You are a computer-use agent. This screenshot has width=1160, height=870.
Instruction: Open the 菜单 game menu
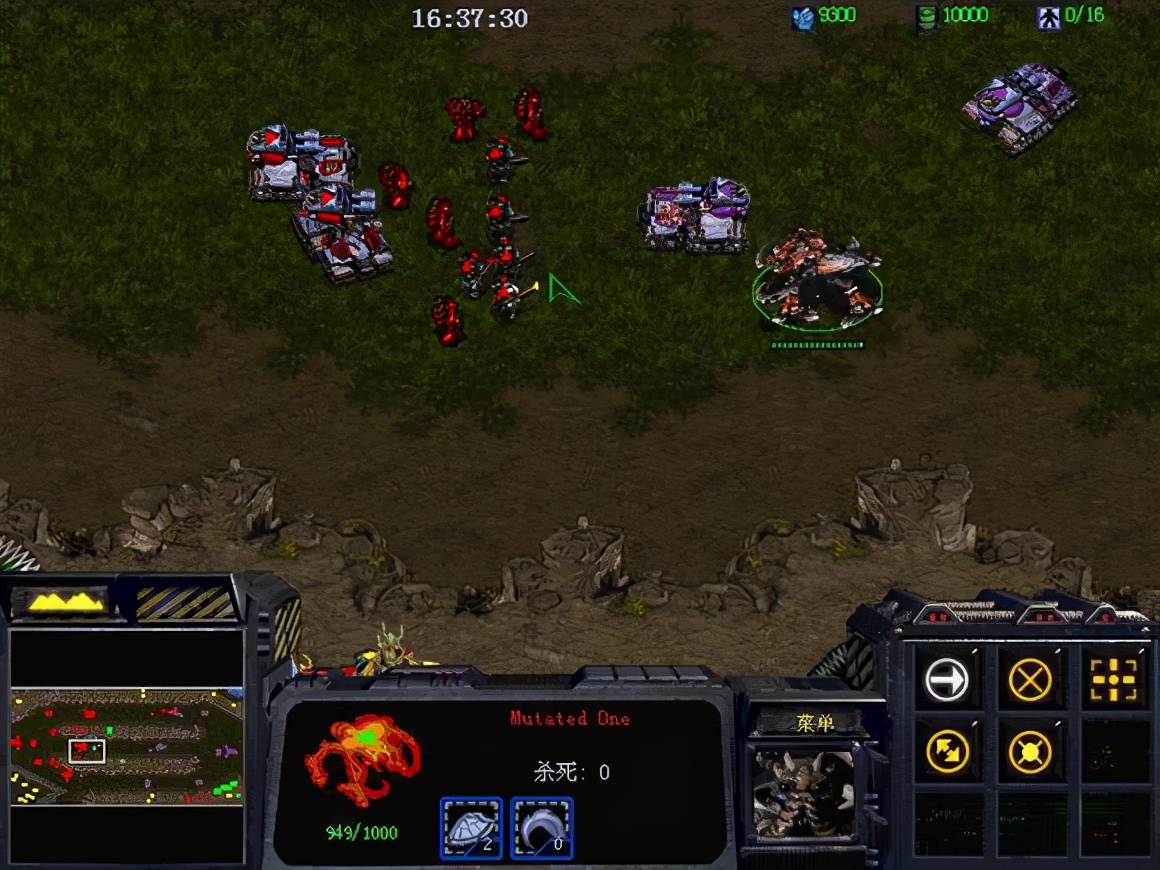click(x=815, y=722)
